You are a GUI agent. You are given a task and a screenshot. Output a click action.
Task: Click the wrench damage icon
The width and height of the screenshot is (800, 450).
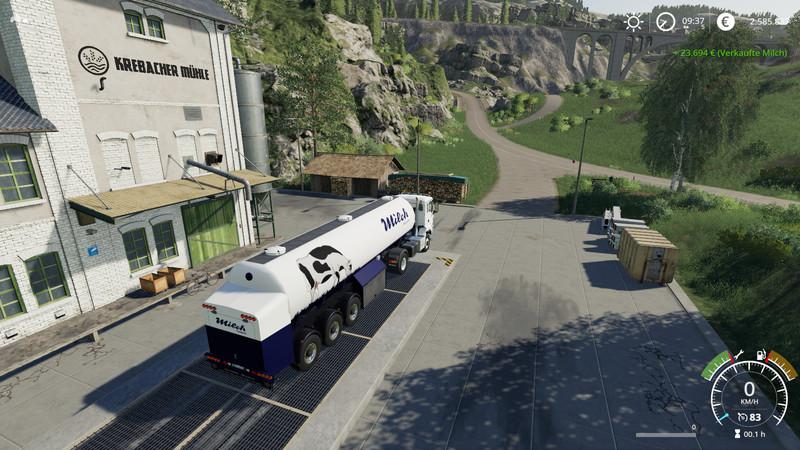point(738,354)
